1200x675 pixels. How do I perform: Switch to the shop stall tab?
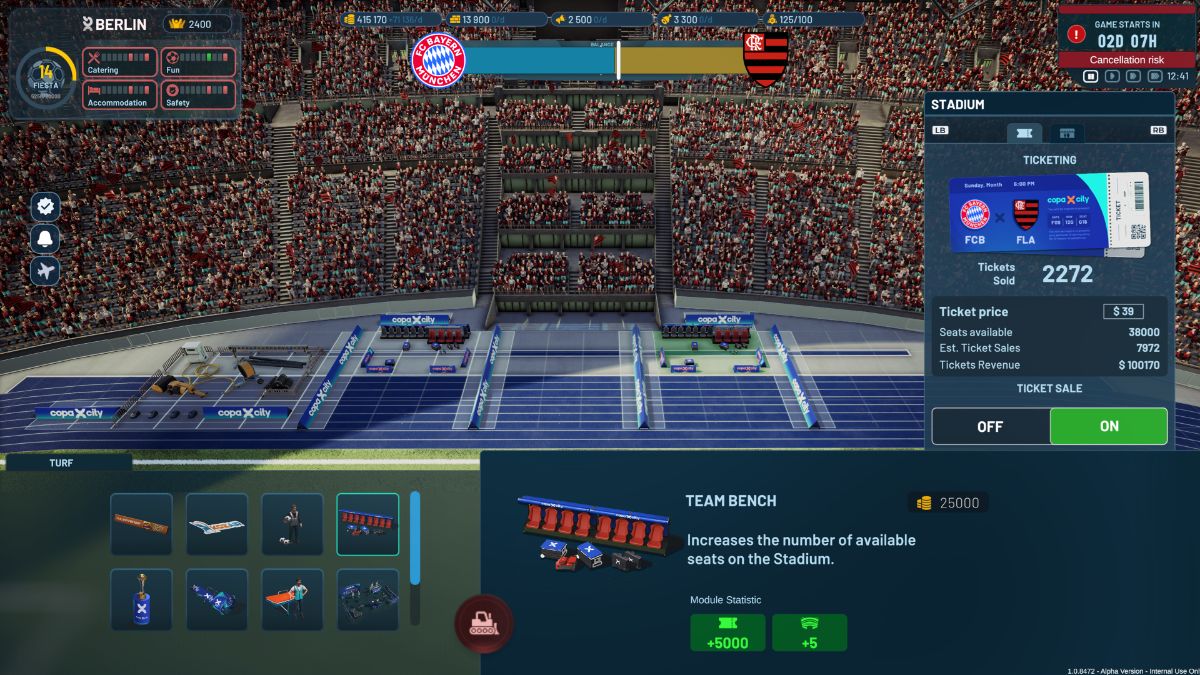point(1067,132)
